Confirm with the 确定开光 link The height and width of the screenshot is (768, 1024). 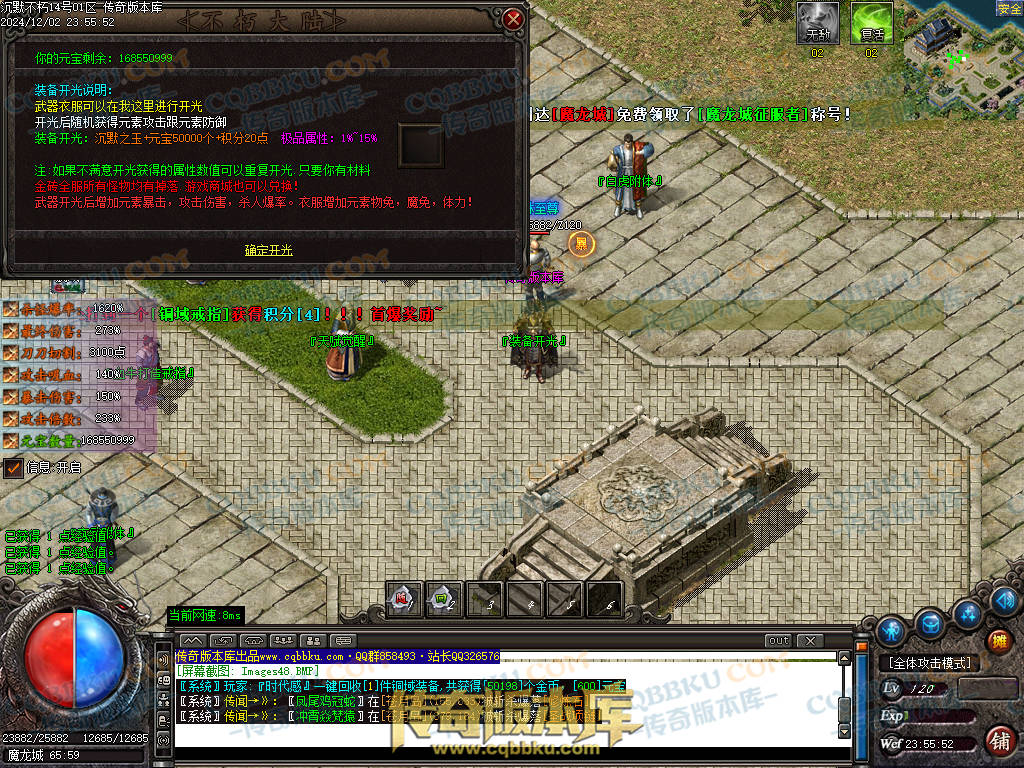pyautogui.click(x=269, y=250)
